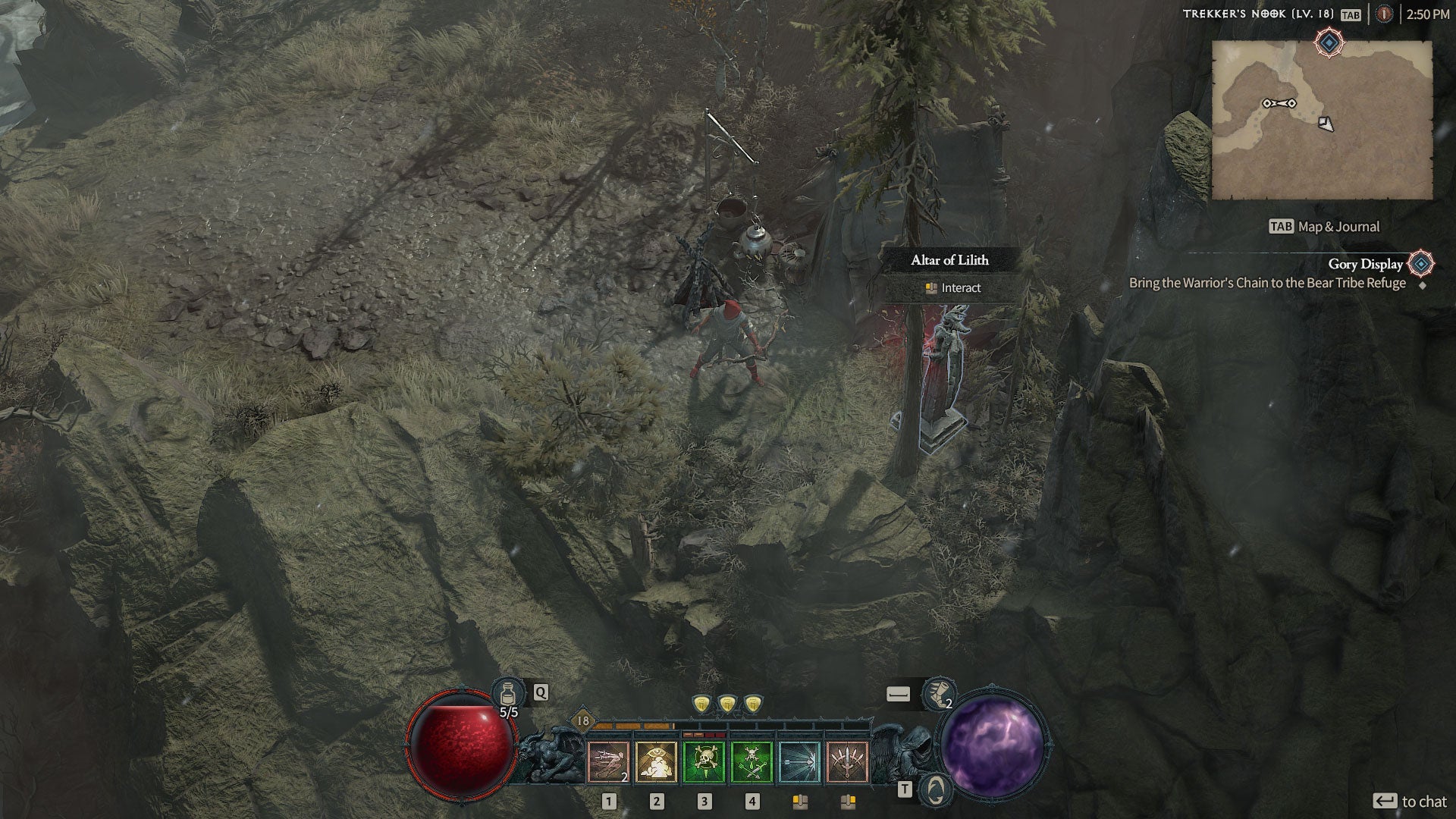Open the minimap
This screenshot has height=819, width=1456.
click(x=1322, y=120)
